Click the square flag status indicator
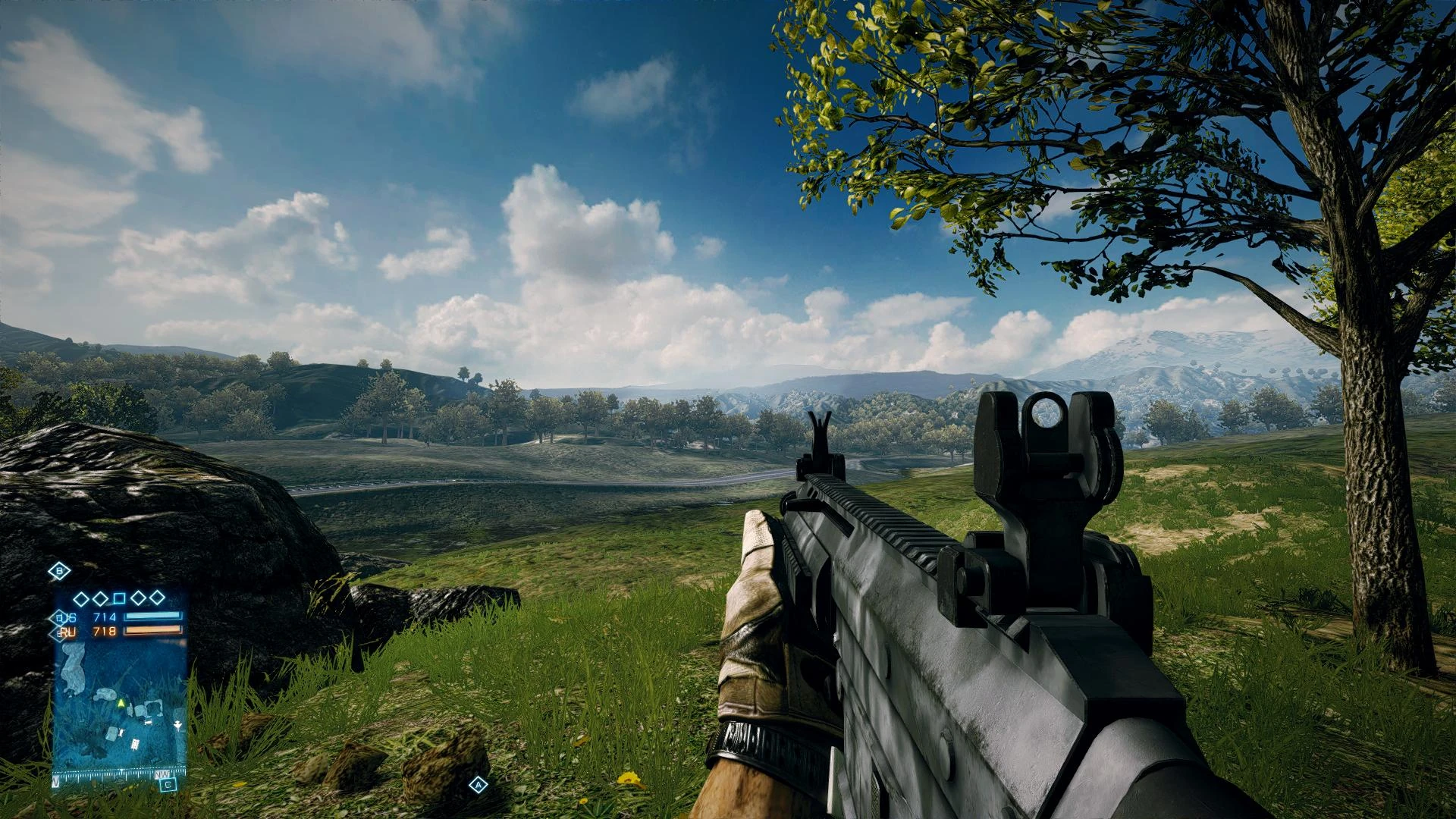 tap(119, 598)
